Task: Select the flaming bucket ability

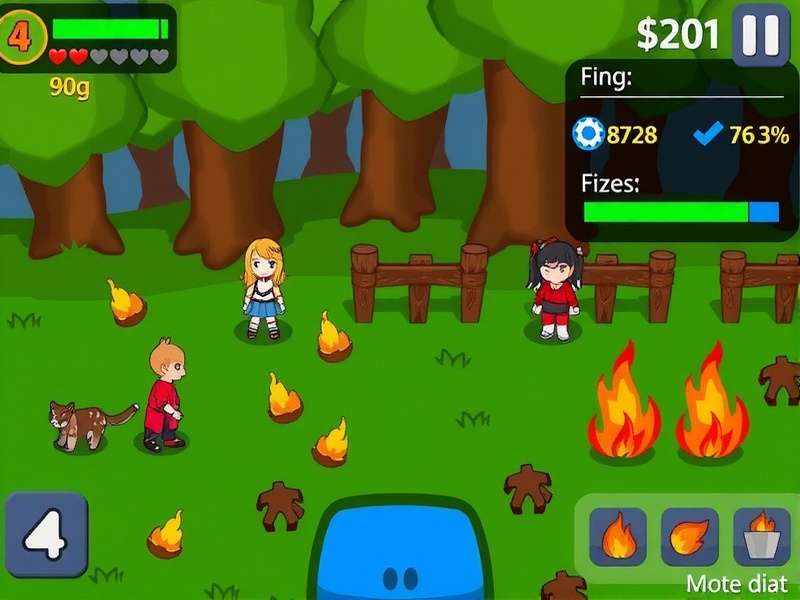Action: 762,537
